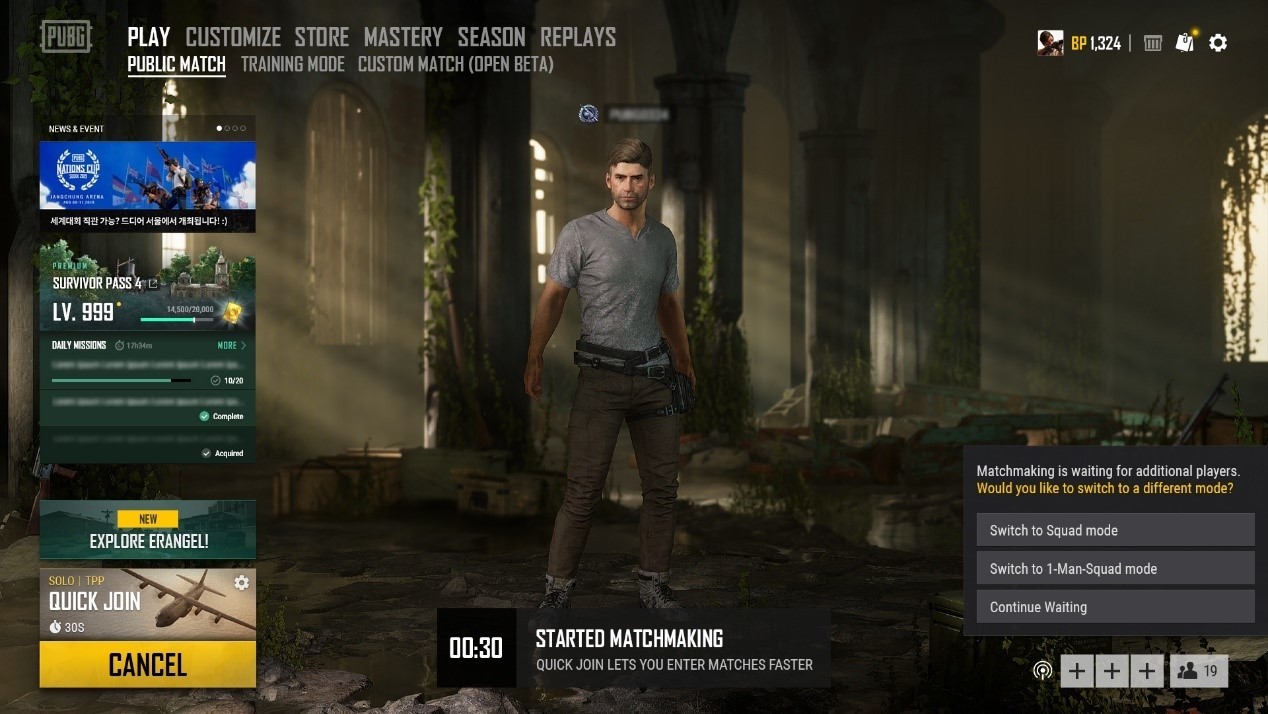Open the REPLAYS menu
The height and width of the screenshot is (714, 1268).
578,38
